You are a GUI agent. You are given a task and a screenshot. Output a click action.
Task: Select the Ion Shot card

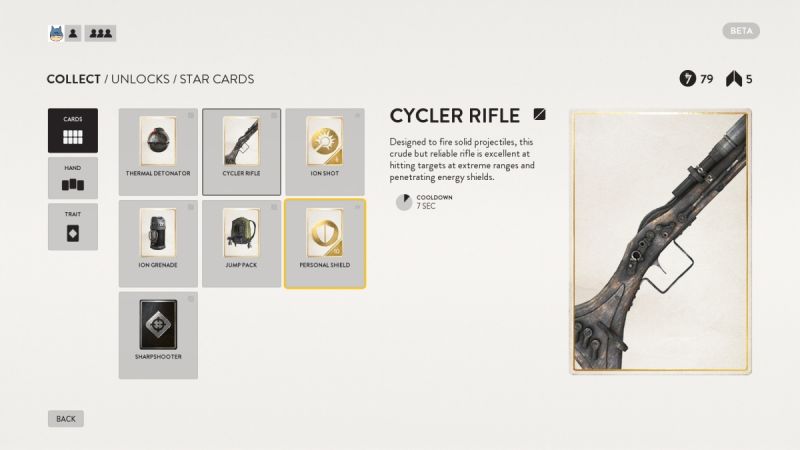pos(324,151)
